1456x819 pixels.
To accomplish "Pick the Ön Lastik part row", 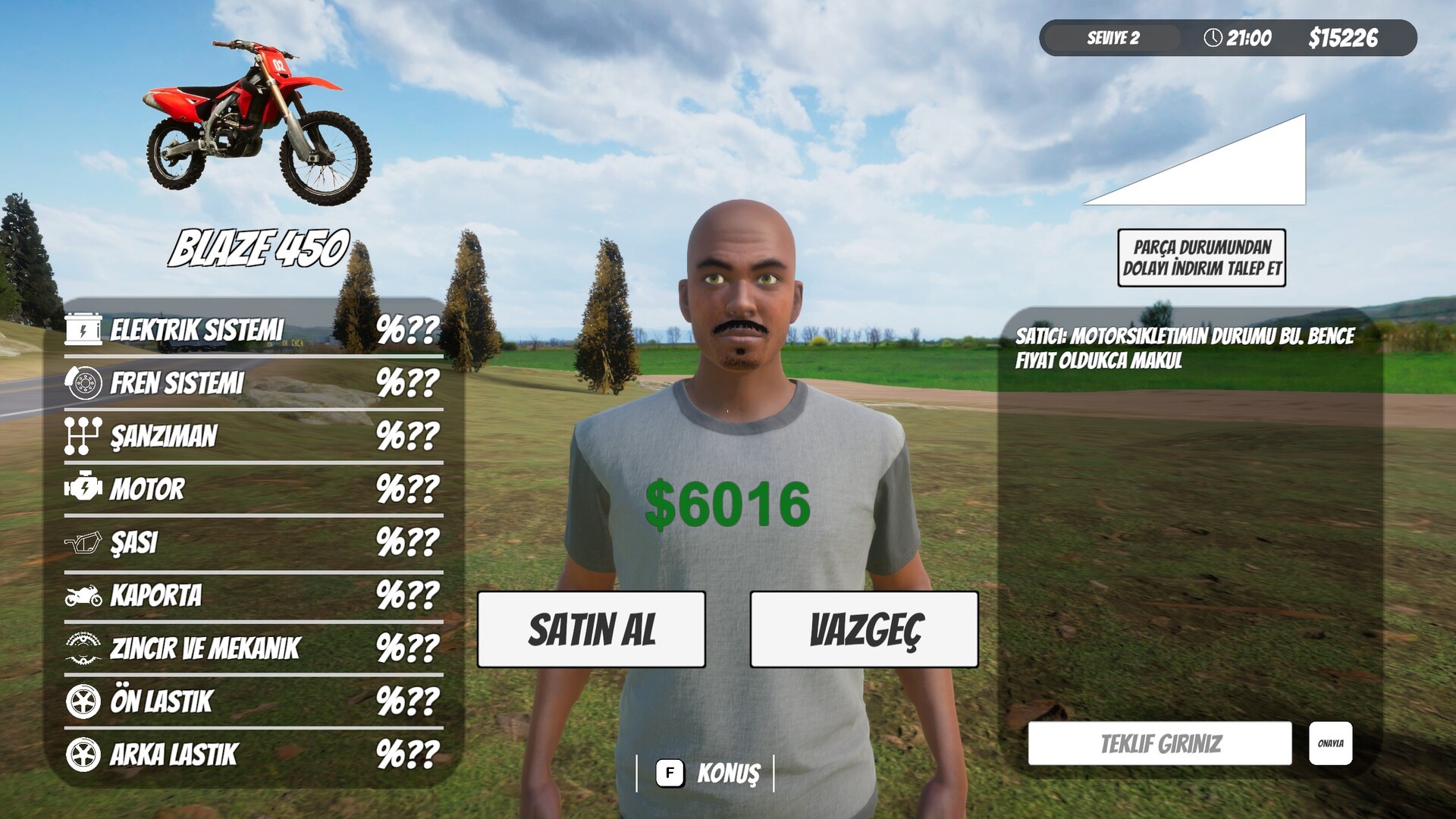I will 253,701.
